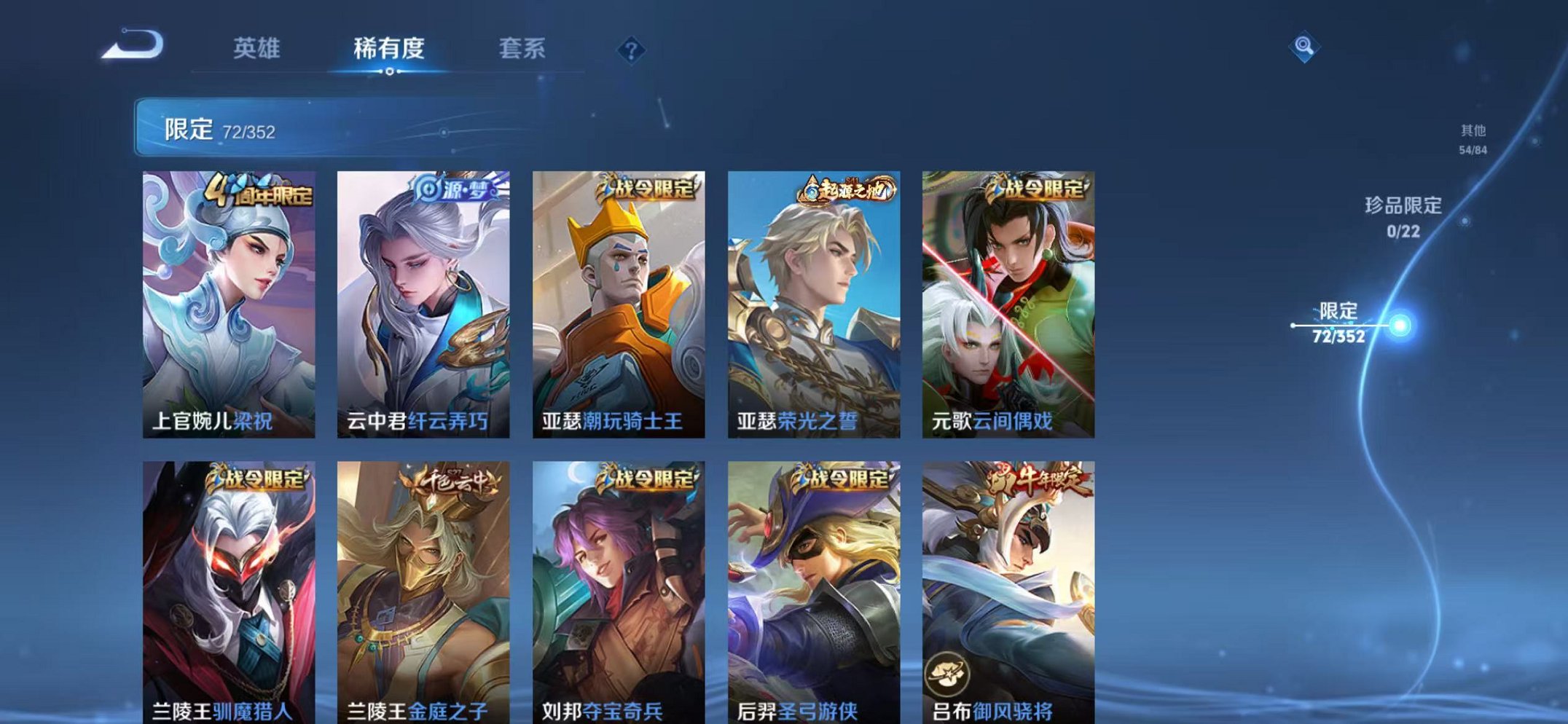Open the 其他 54/84 category

click(x=1471, y=138)
